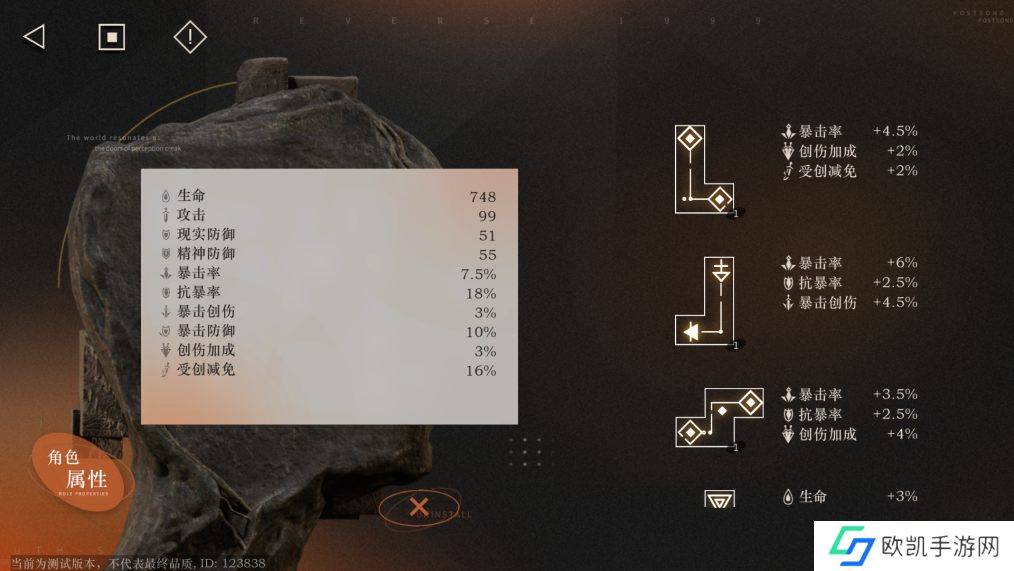
Task: Pick the zigzag piece with 创伤加成 +4%
Action: coord(719,418)
